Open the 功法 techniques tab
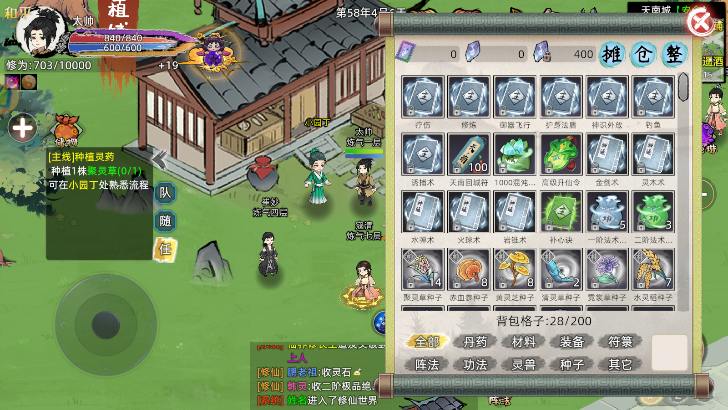 tap(477, 364)
